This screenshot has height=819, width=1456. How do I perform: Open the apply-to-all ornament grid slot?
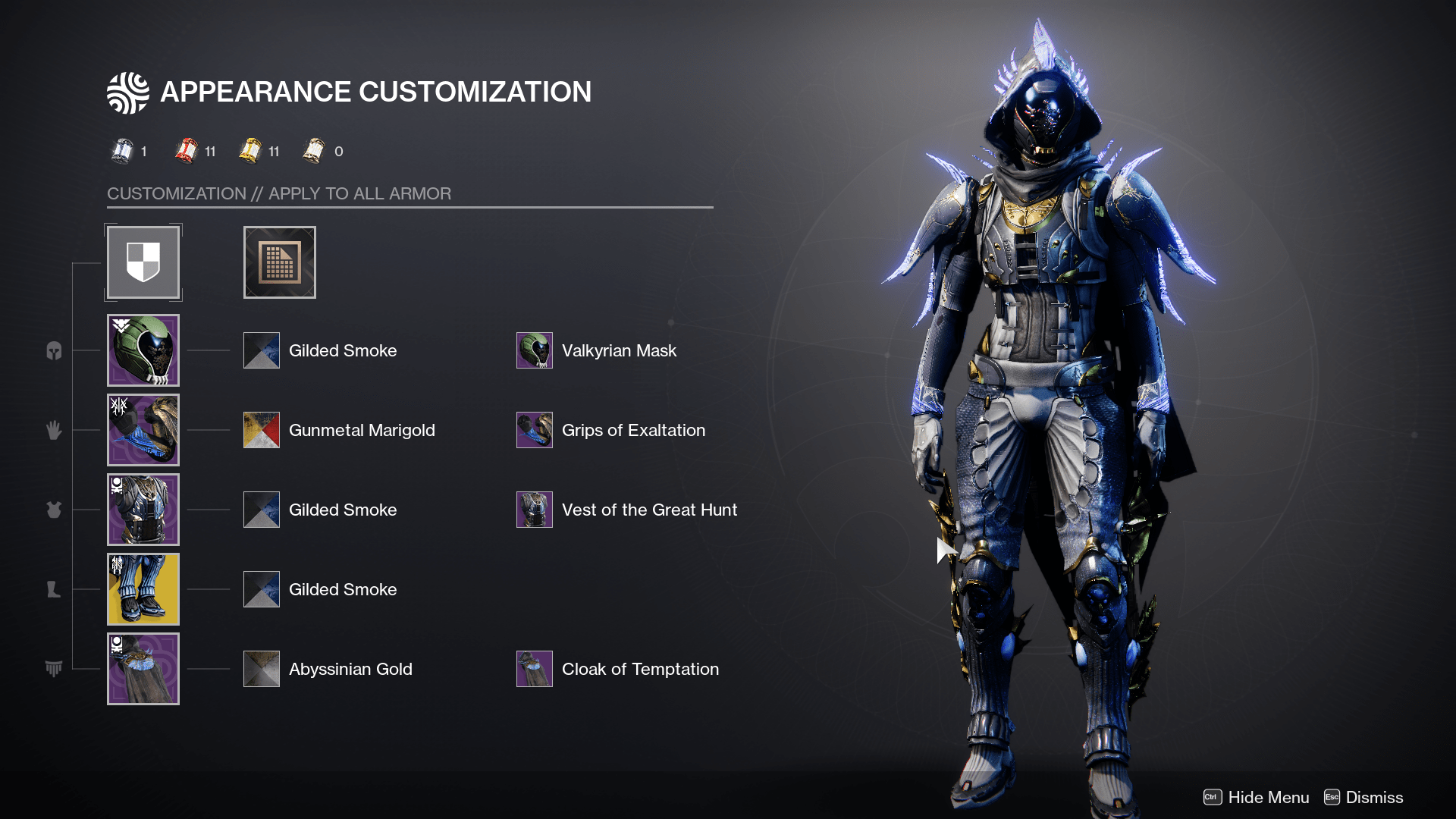[x=279, y=262]
